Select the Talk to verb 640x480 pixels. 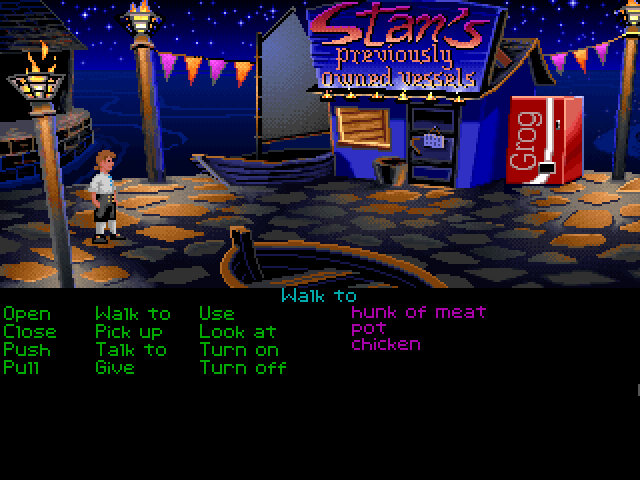(131, 349)
